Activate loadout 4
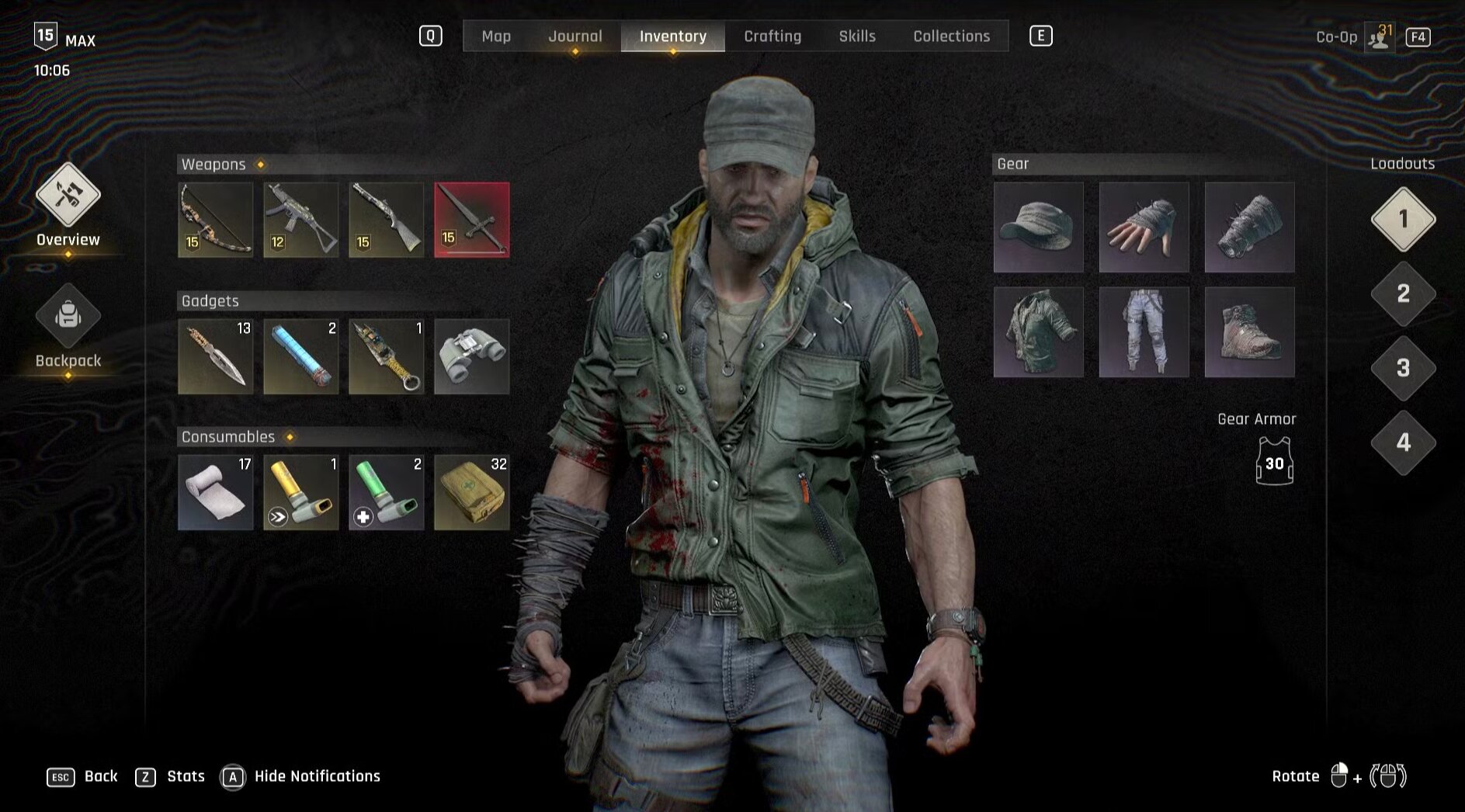Image resolution: width=1465 pixels, height=812 pixels. [1403, 442]
